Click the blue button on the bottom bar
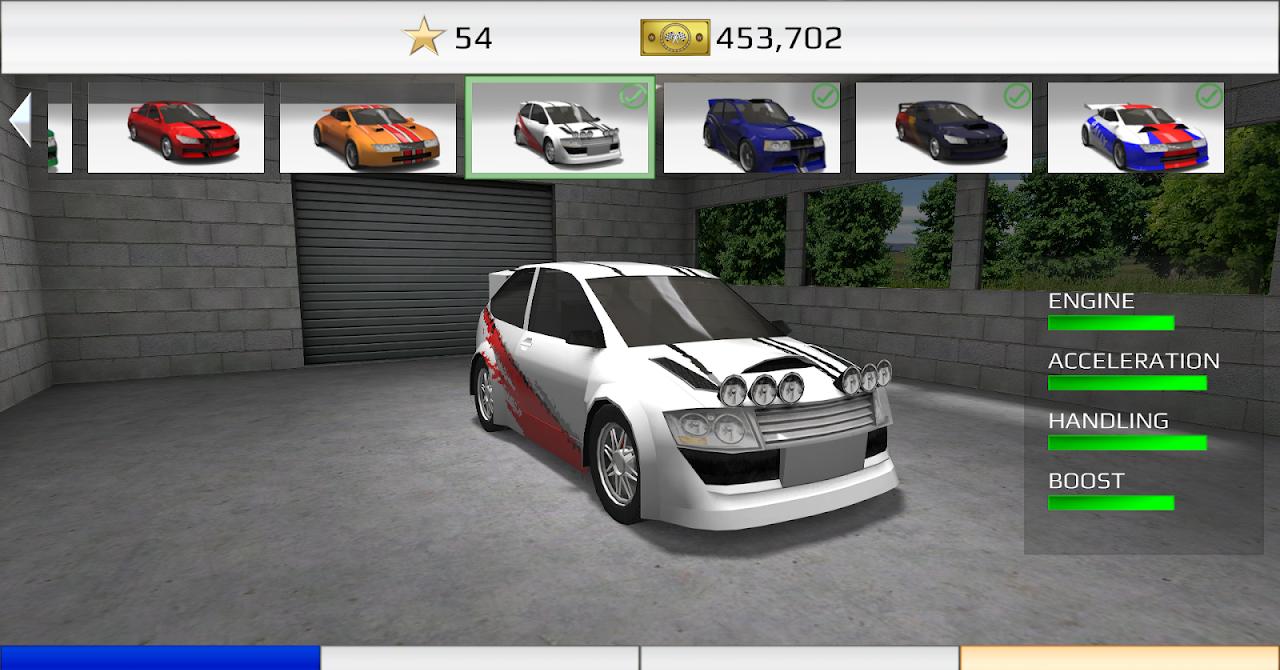The height and width of the screenshot is (670, 1280). coord(160,658)
